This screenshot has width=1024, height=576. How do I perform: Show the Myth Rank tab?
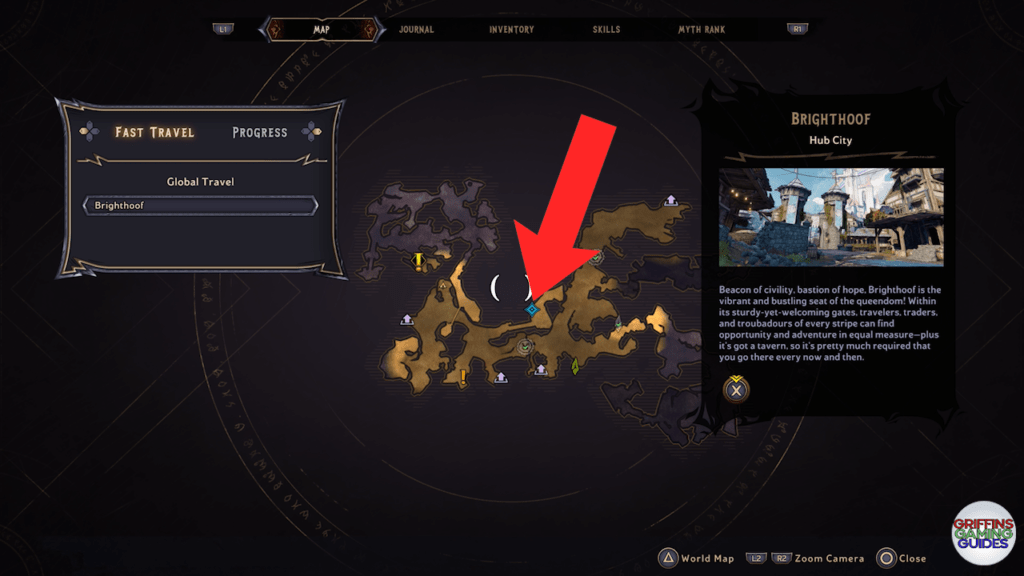pyautogui.click(x=701, y=30)
